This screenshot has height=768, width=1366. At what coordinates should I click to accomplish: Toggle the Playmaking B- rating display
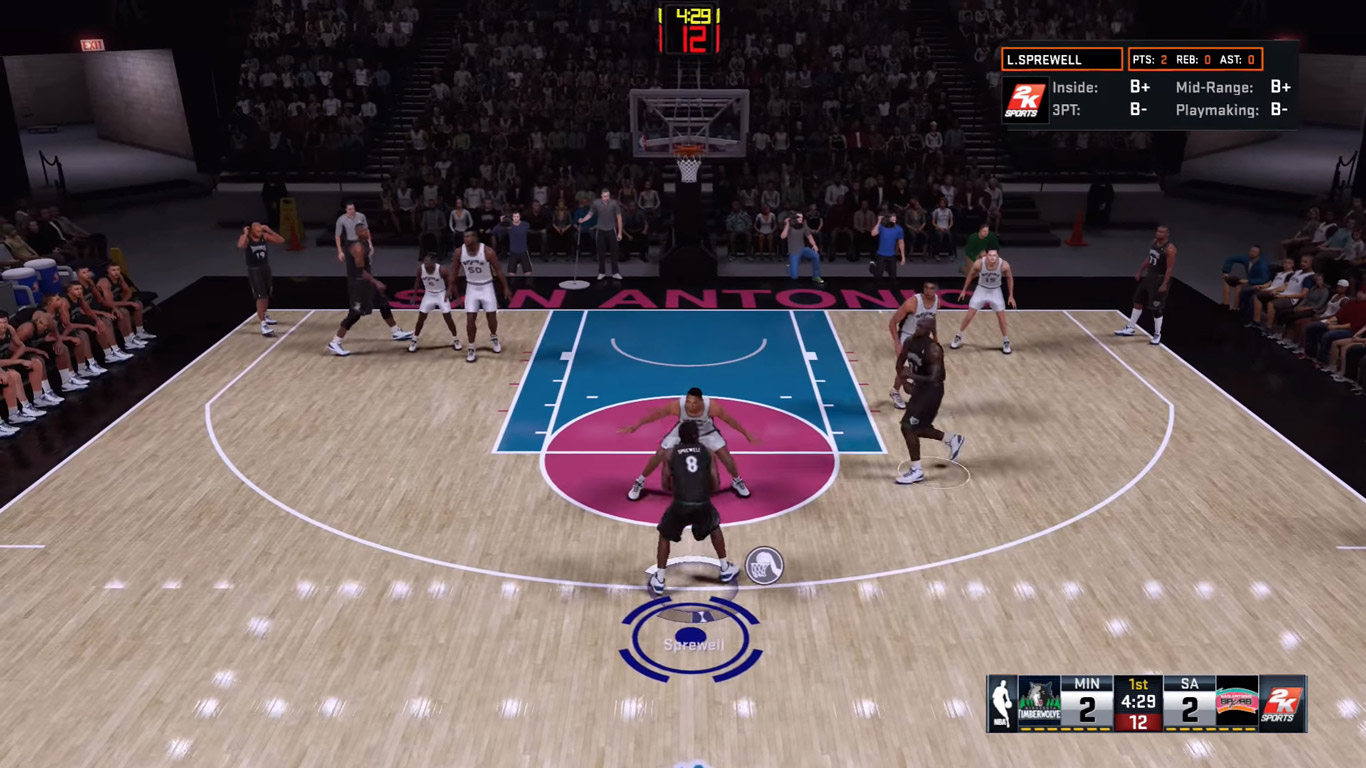(x=1281, y=109)
